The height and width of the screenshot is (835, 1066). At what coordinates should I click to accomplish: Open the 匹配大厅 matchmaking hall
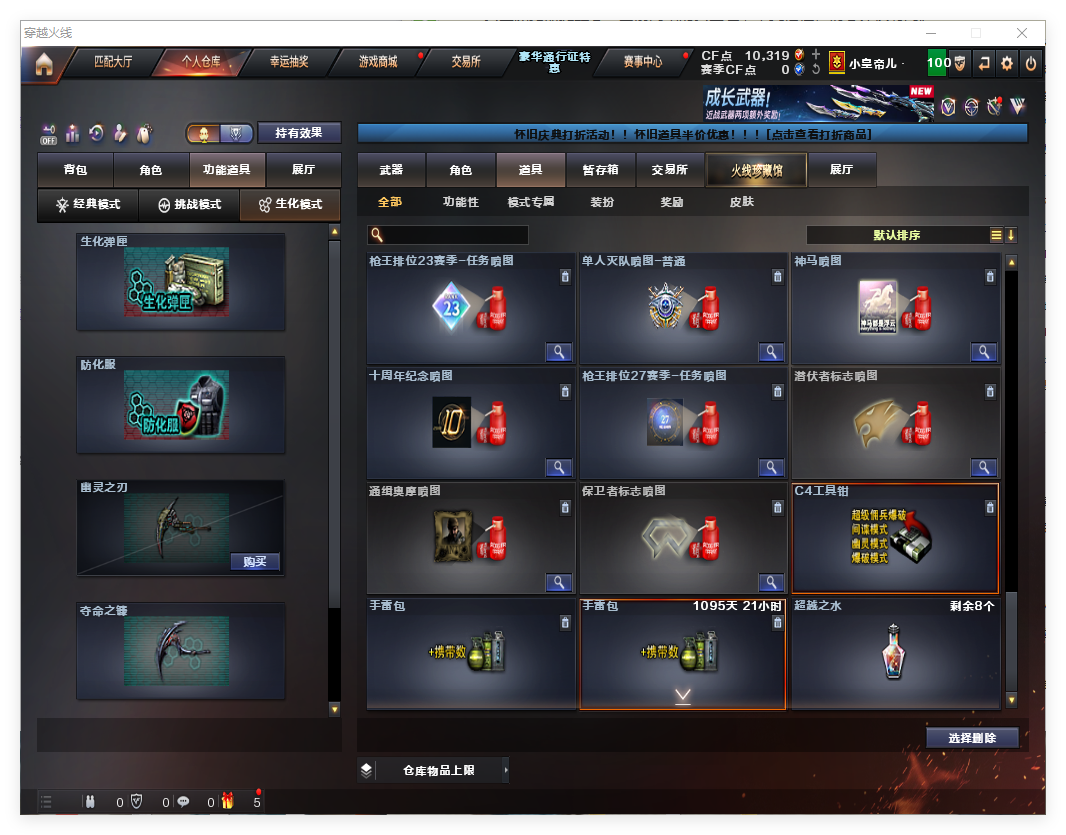(113, 62)
